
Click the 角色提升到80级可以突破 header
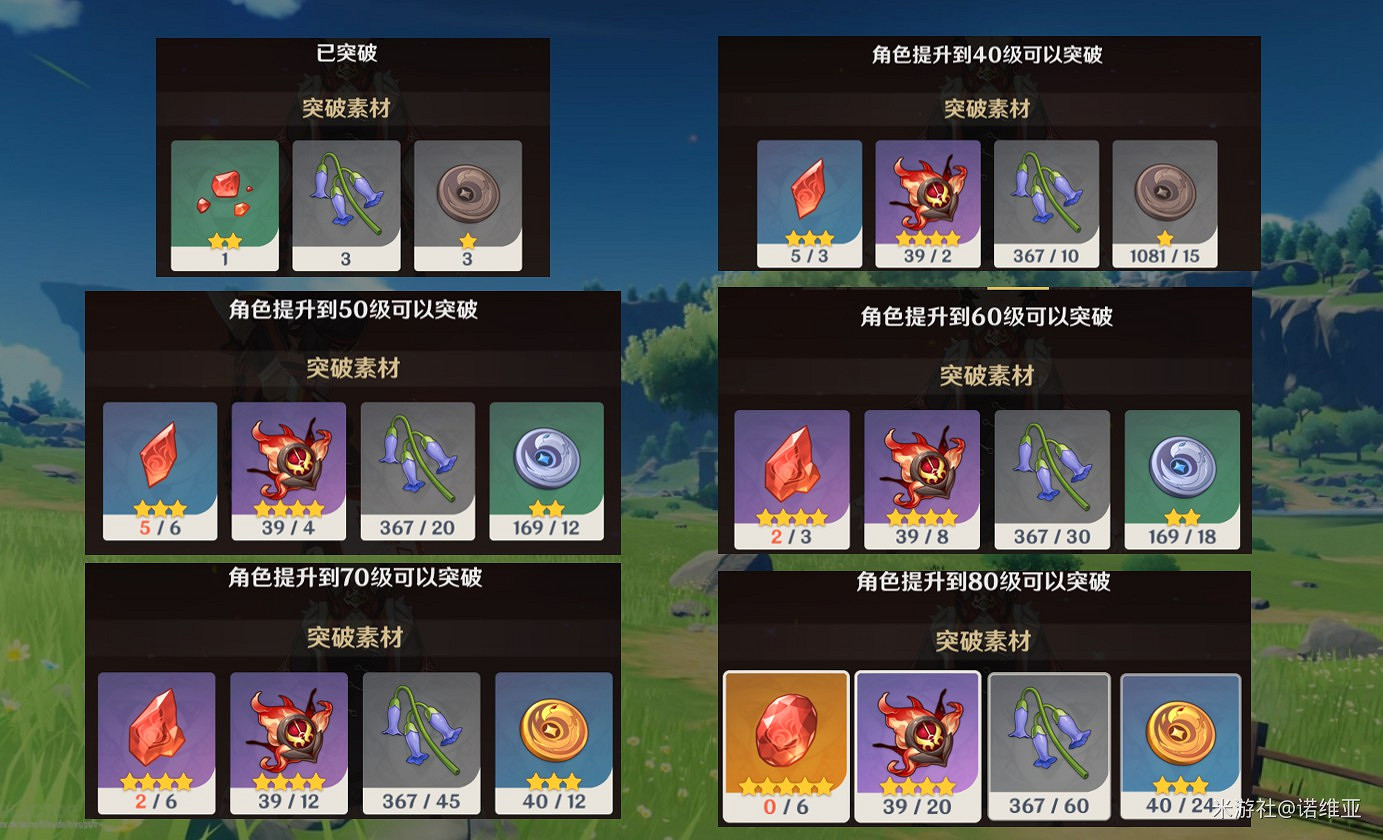pos(984,587)
